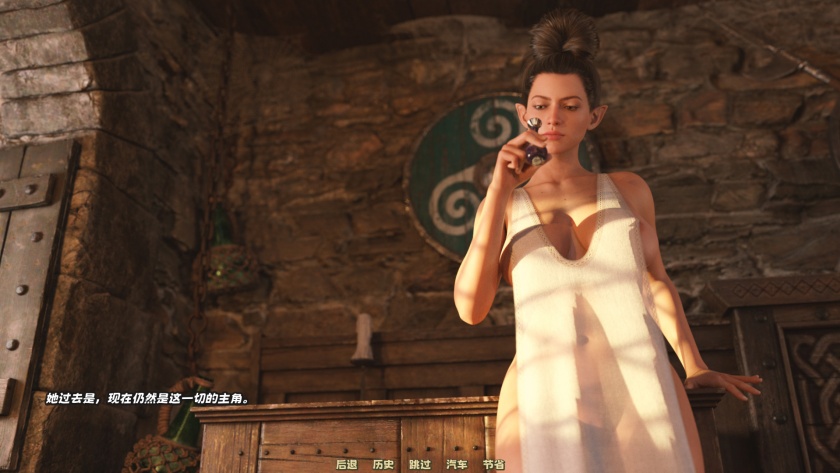Open the 历史 (History) log
The image size is (840, 473).
(x=383, y=464)
